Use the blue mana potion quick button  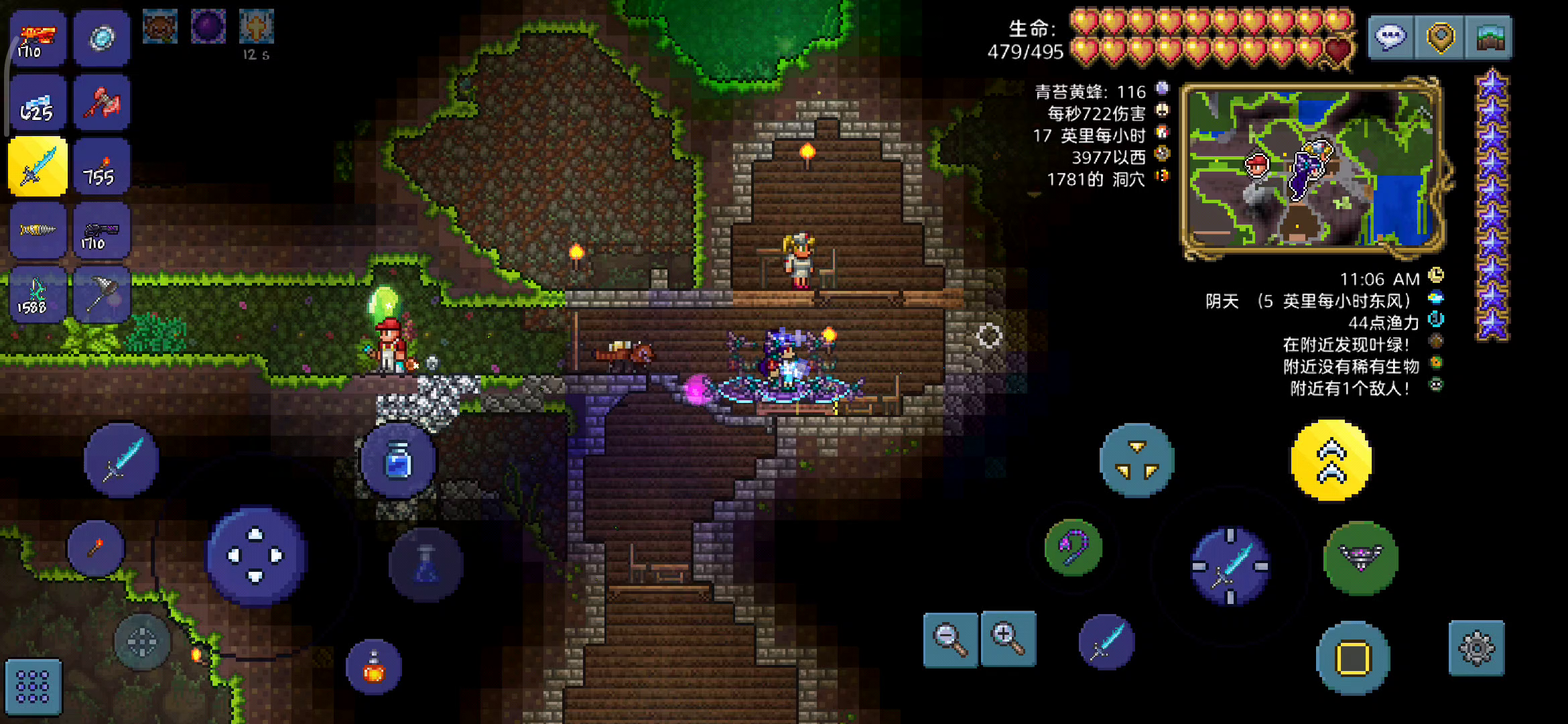(398, 461)
